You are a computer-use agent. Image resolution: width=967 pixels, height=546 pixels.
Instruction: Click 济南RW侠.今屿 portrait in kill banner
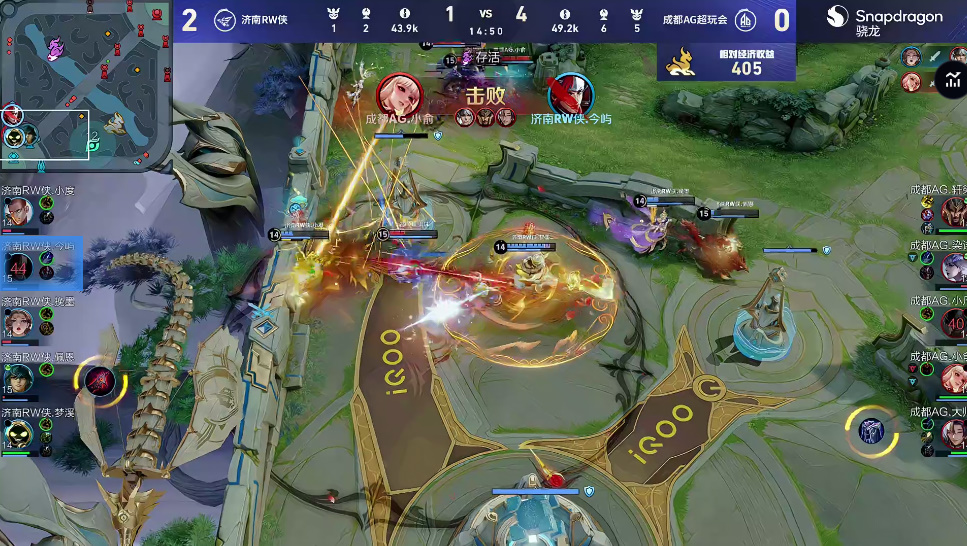[x=570, y=94]
